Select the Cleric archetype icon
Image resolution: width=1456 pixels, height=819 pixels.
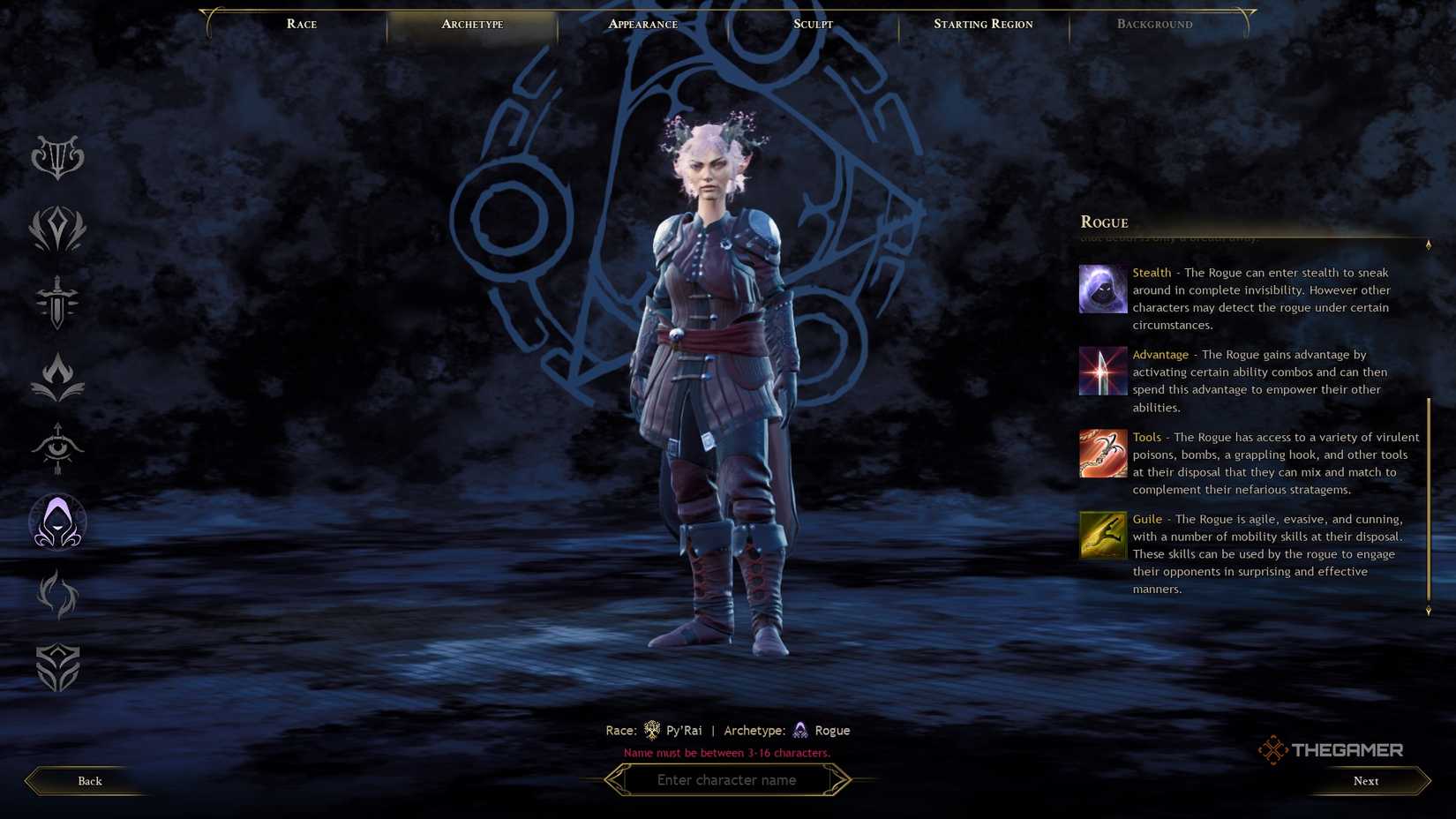coord(58,229)
